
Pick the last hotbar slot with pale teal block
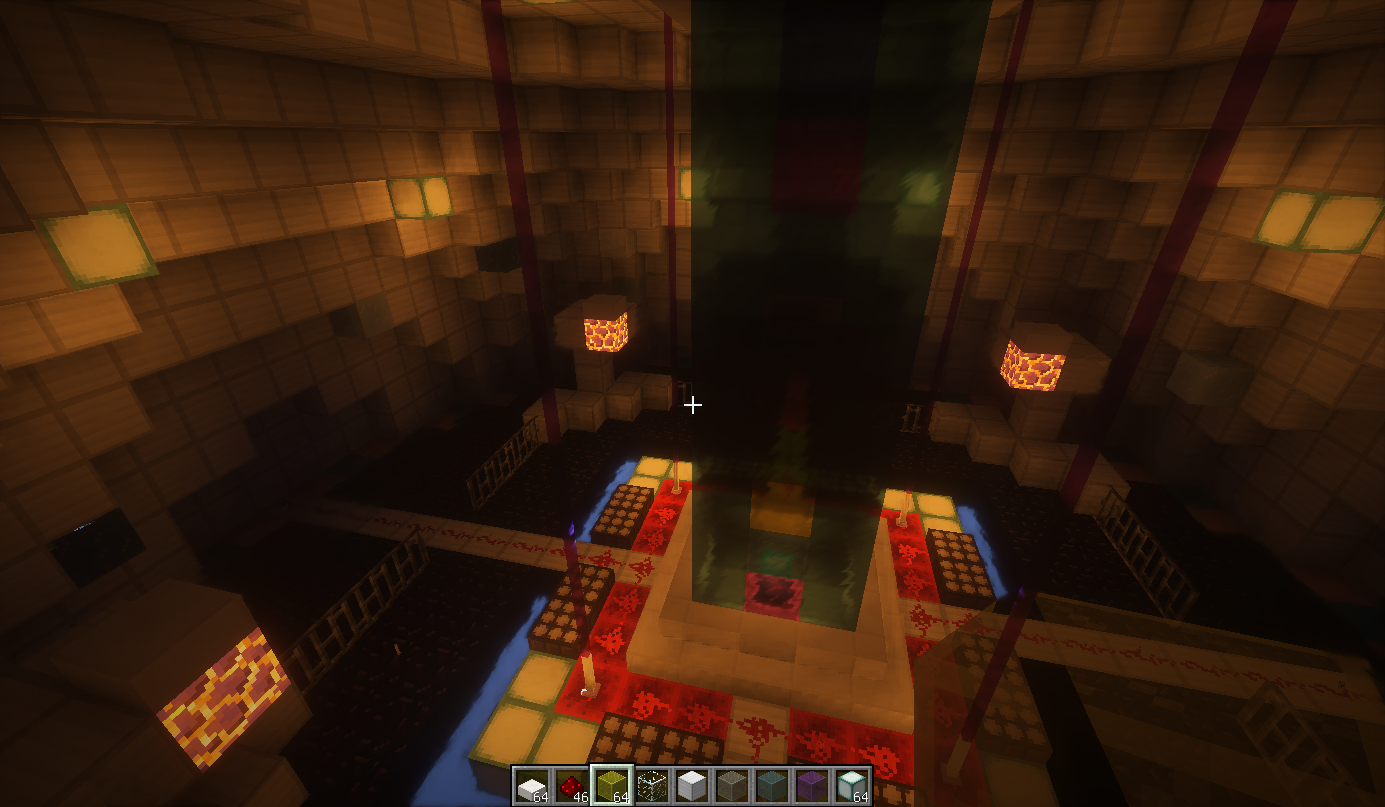[x=851, y=786]
